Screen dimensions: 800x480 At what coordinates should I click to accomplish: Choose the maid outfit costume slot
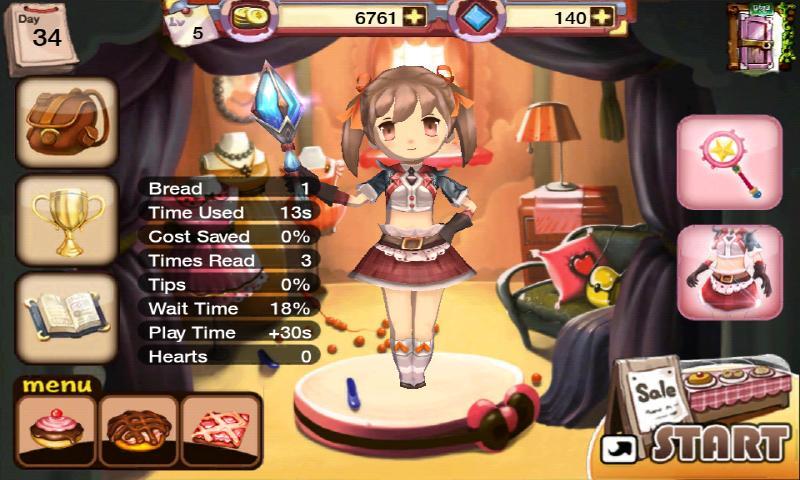729,271
